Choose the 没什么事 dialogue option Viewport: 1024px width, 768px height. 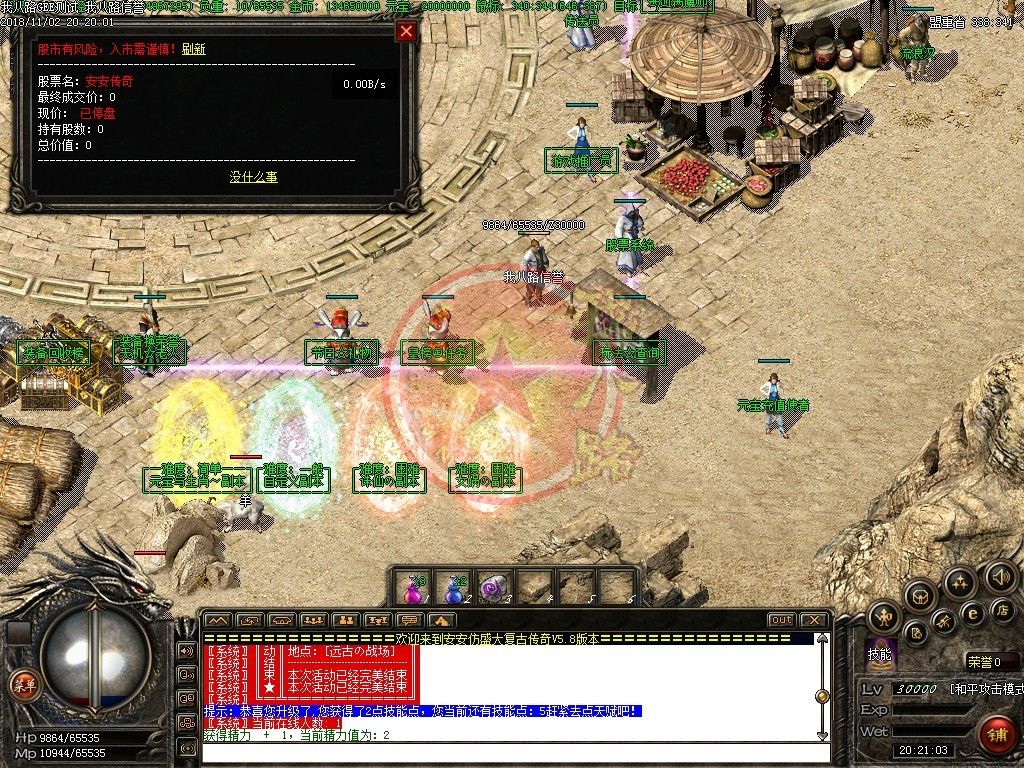click(253, 177)
